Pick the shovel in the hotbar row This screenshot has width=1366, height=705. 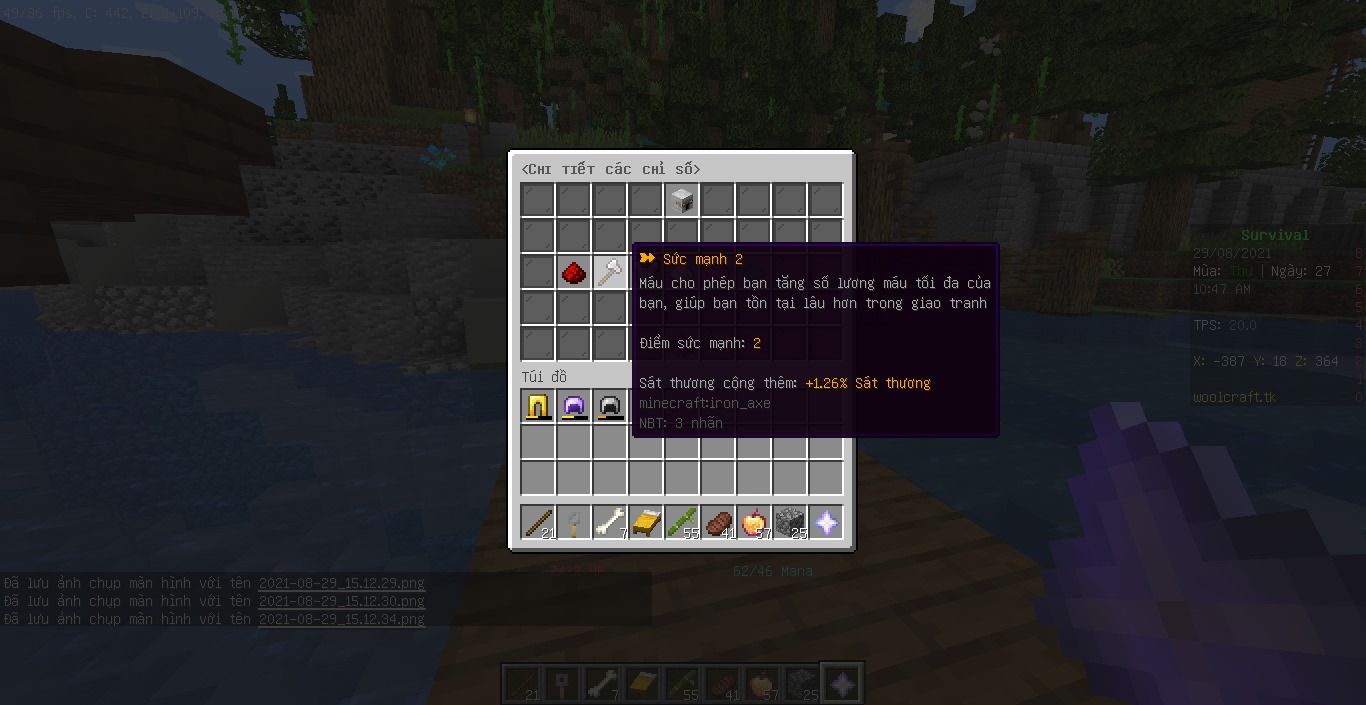(x=574, y=522)
